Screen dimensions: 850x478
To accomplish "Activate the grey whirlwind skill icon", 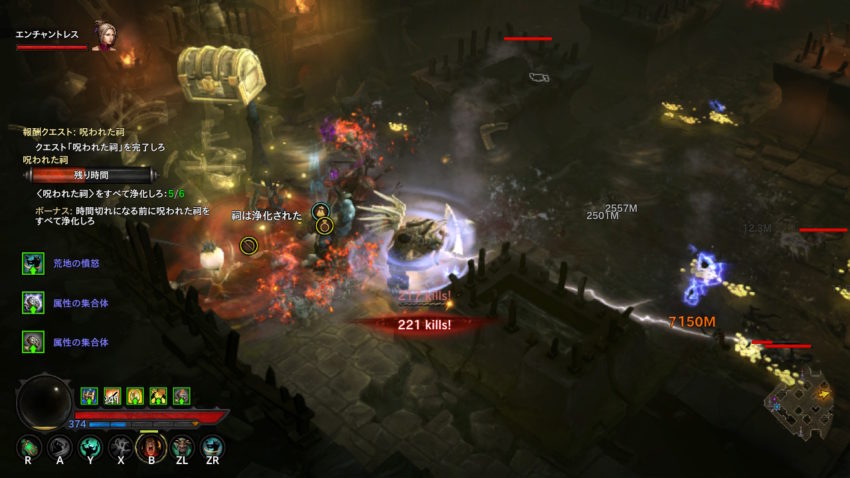I will point(59,447).
